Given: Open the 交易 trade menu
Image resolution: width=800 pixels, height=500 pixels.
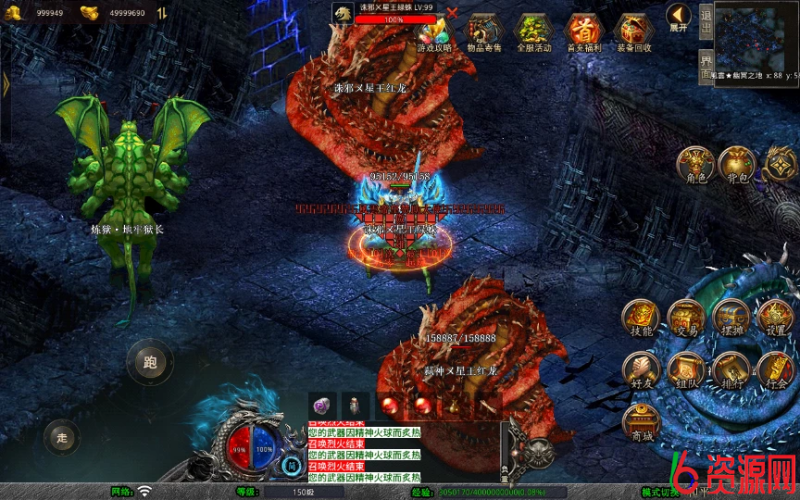Looking at the screenshot, I should (x=687, y=316).
